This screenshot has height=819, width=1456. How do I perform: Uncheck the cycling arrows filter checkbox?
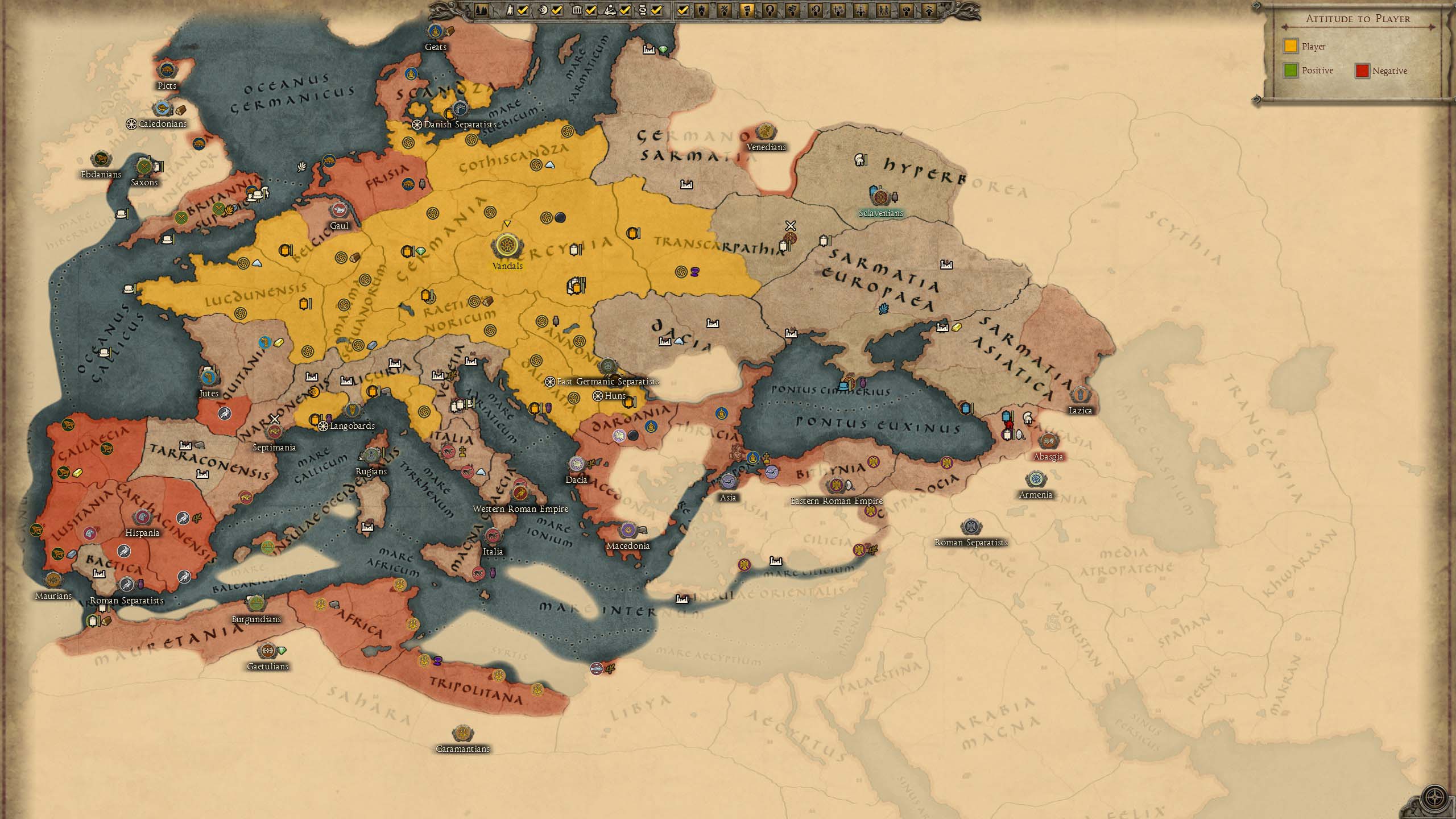[x=657, y=10]
